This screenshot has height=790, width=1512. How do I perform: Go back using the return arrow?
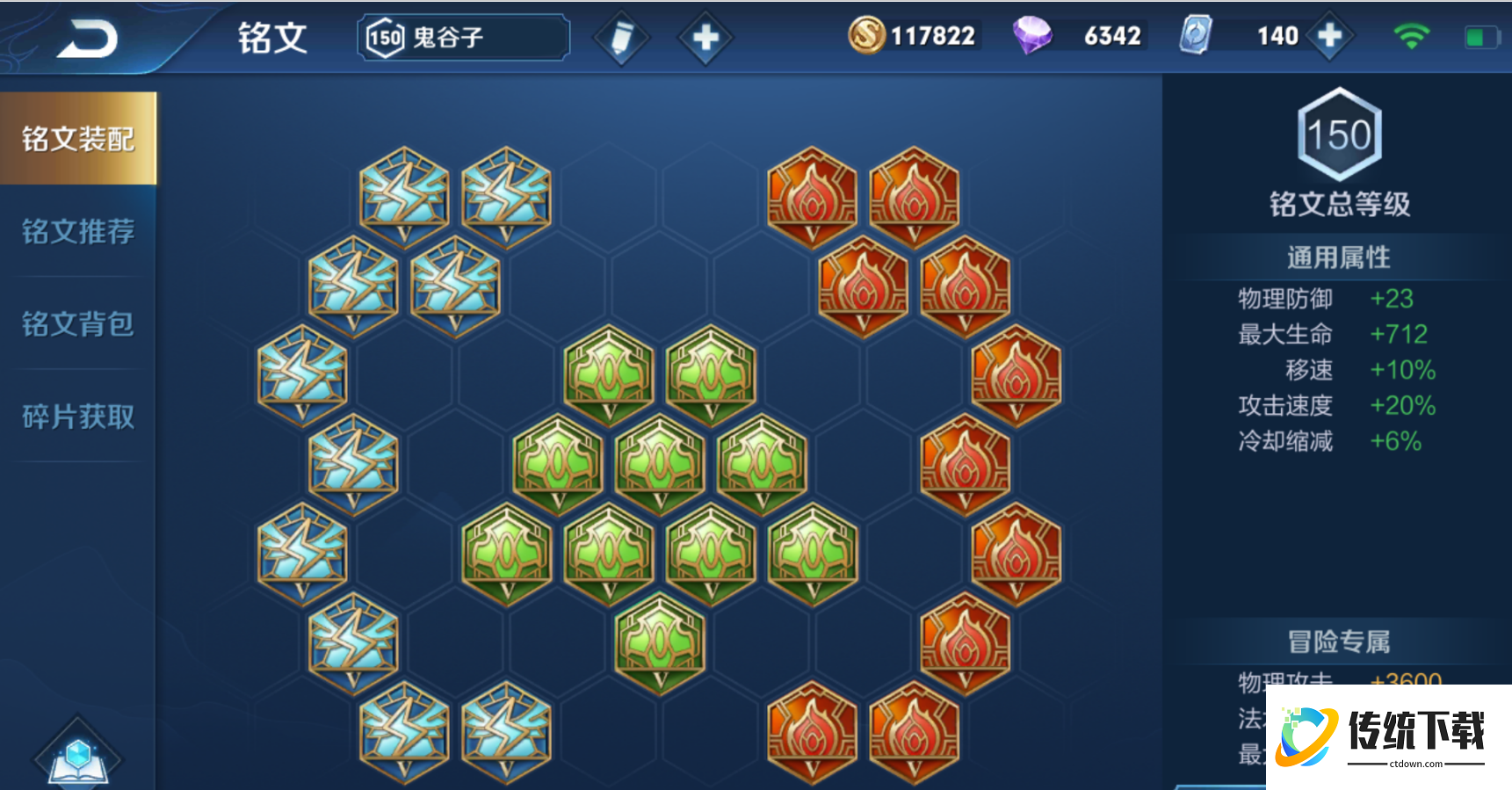point(88,39)
